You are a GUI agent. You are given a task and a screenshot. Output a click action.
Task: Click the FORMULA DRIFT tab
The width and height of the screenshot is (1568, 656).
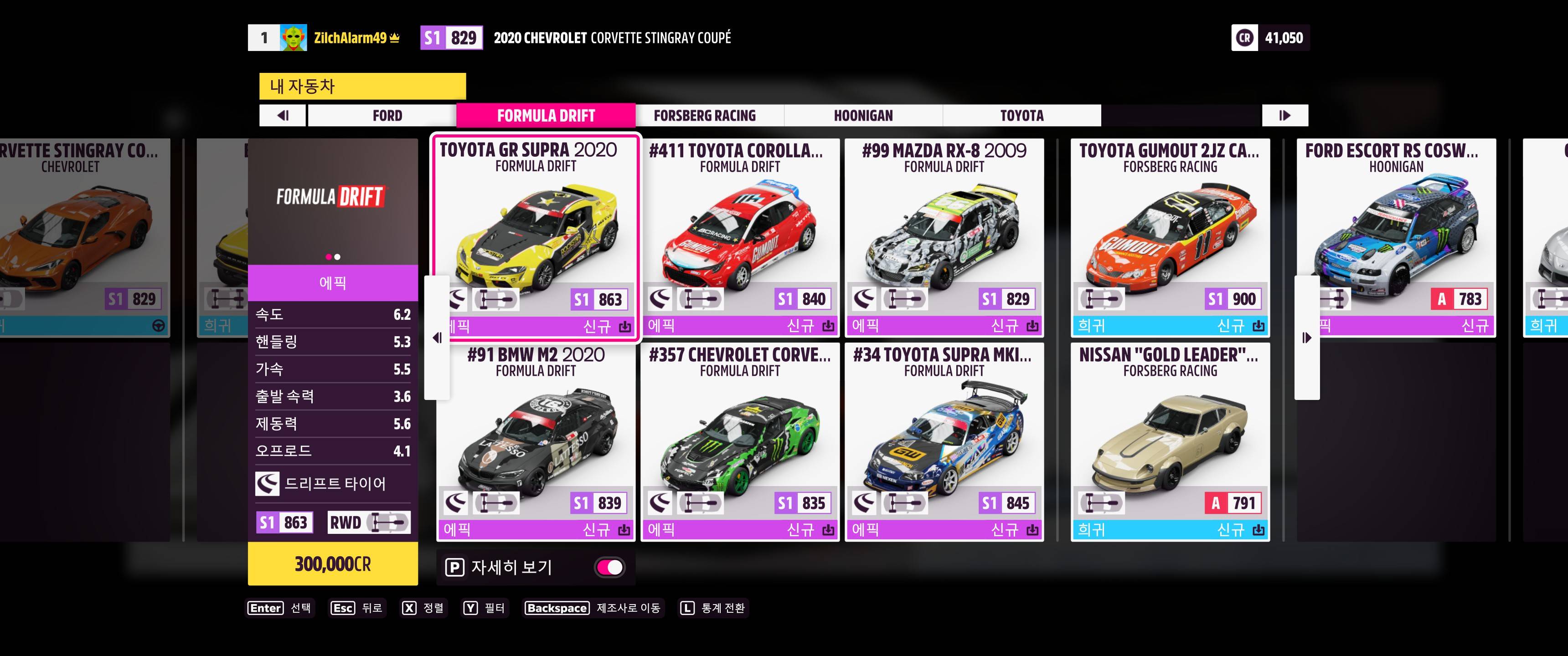(546, 116)
